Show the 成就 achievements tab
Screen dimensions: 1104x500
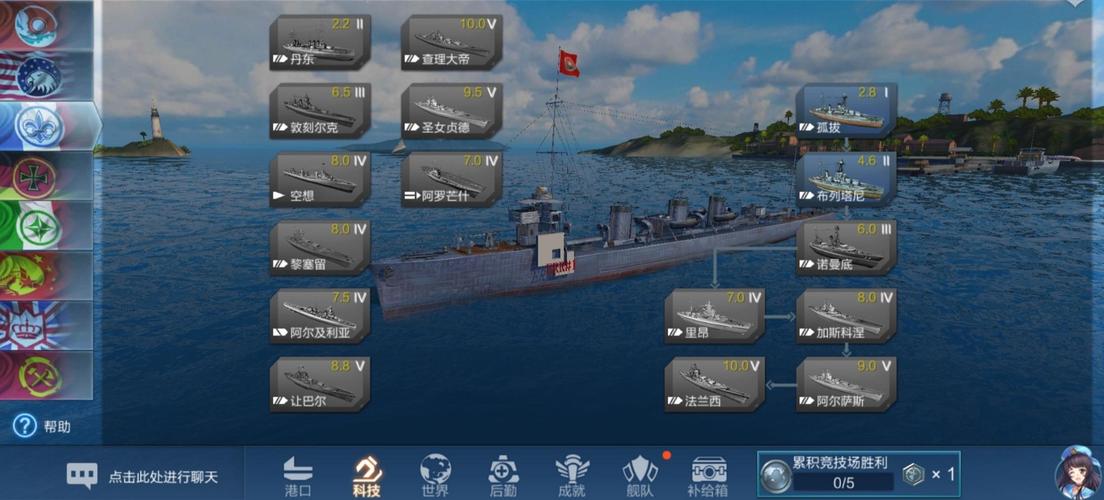click(x=572, y=475)
